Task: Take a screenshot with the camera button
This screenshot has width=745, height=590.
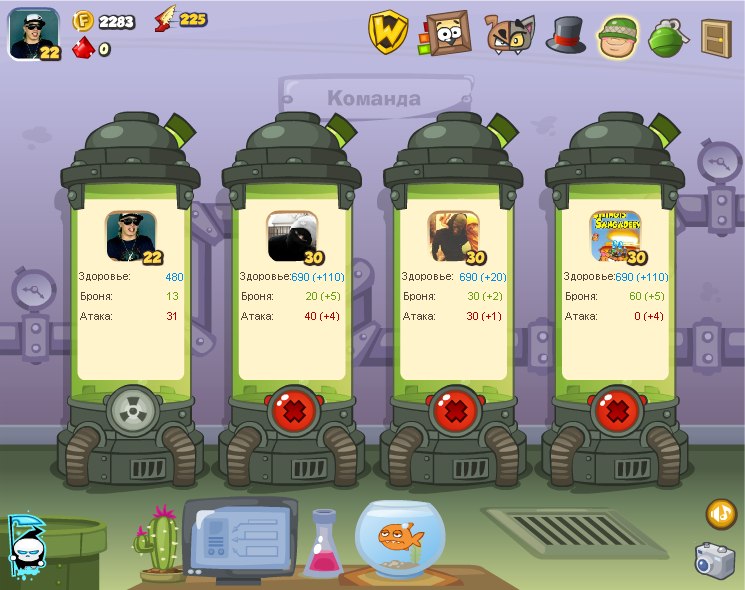Action: click(x=715, y=559)
